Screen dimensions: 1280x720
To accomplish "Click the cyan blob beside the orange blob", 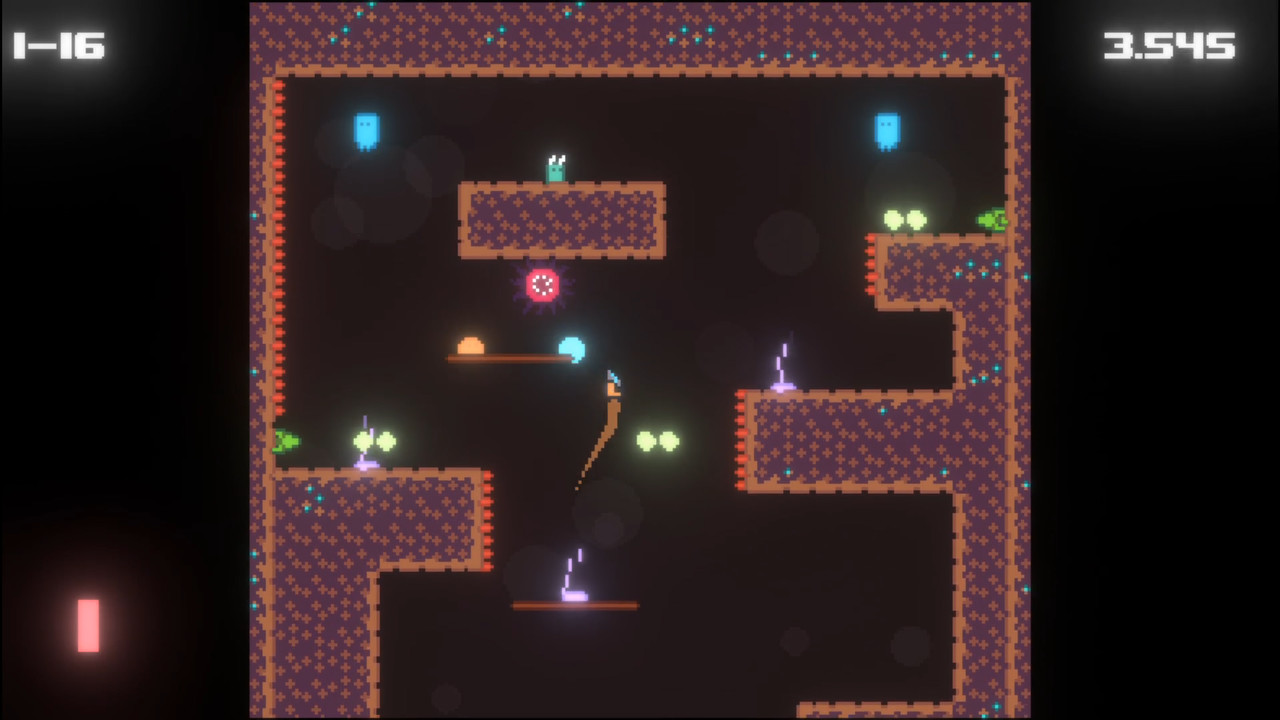I will [x=573, y=349].
